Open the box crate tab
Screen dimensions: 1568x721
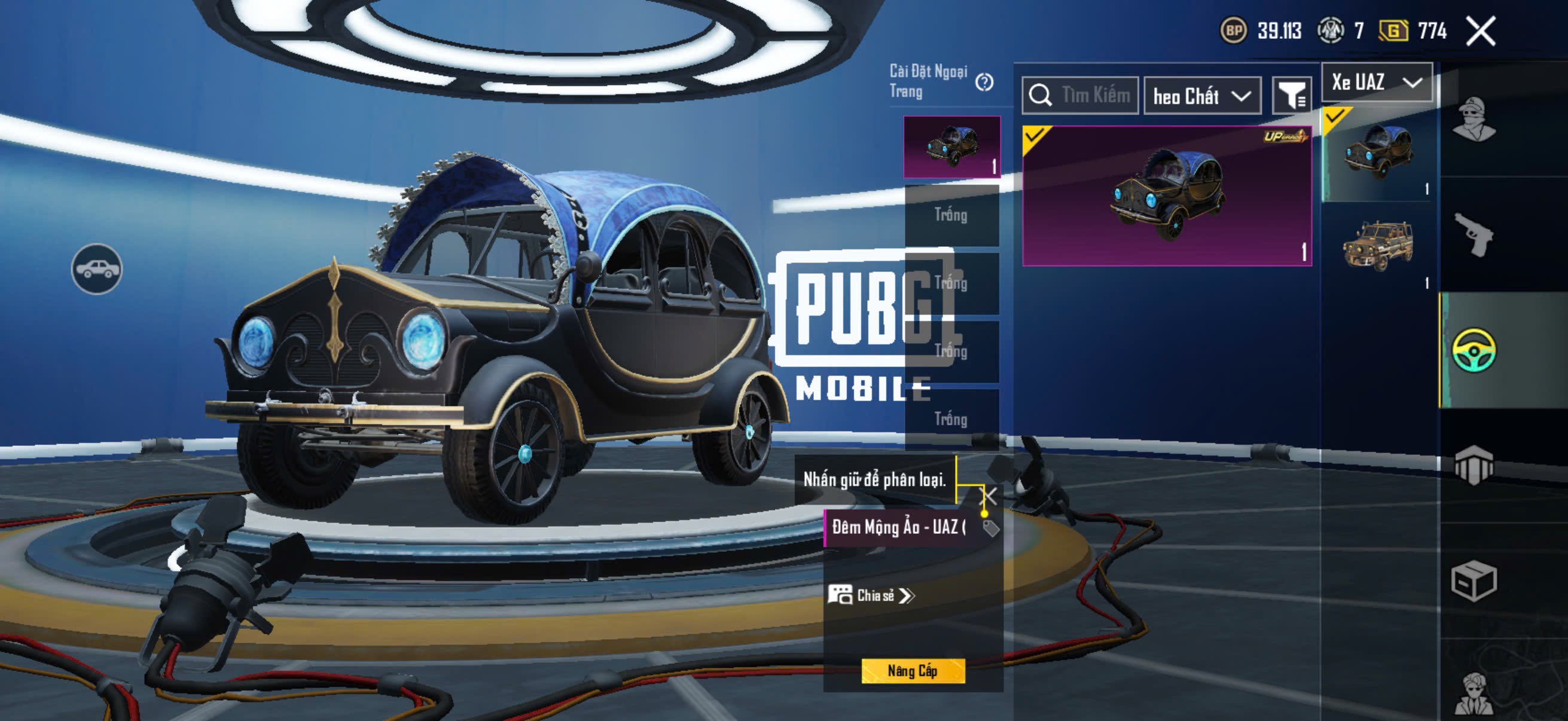coord(1473,581)
